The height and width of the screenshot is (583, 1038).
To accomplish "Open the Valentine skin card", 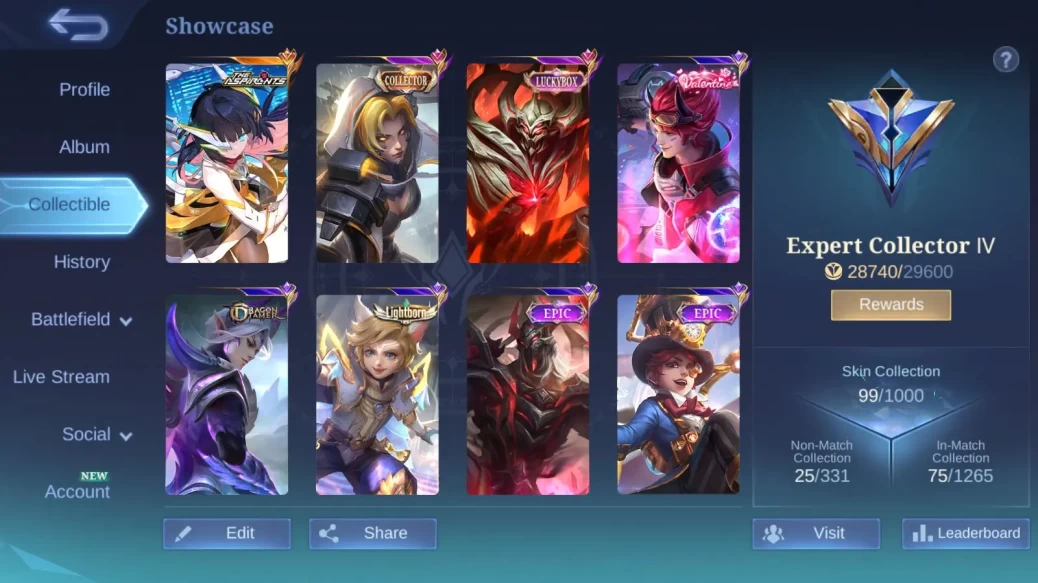I will (x=678, y=163).
